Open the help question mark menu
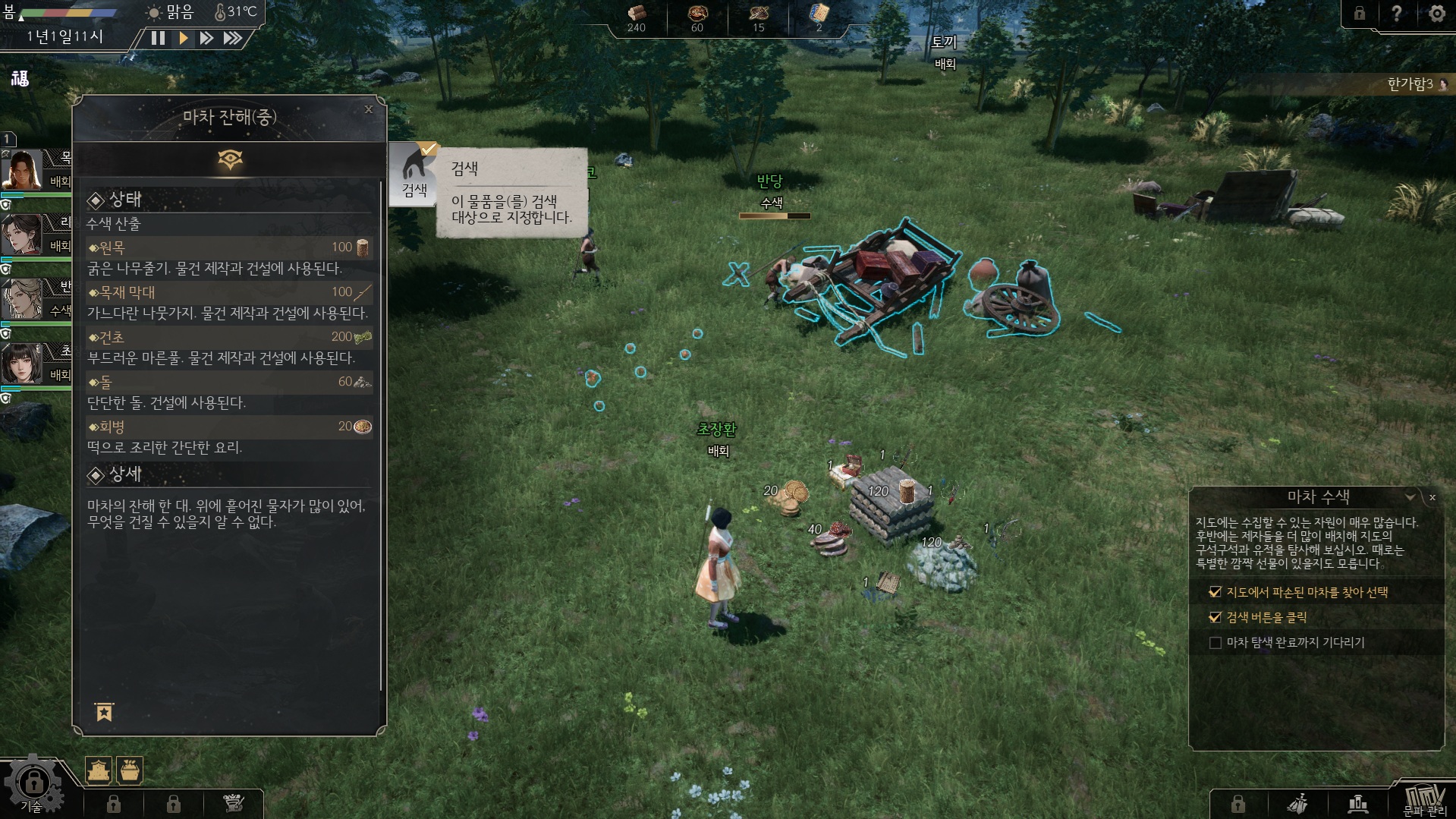 point(1396,14)
